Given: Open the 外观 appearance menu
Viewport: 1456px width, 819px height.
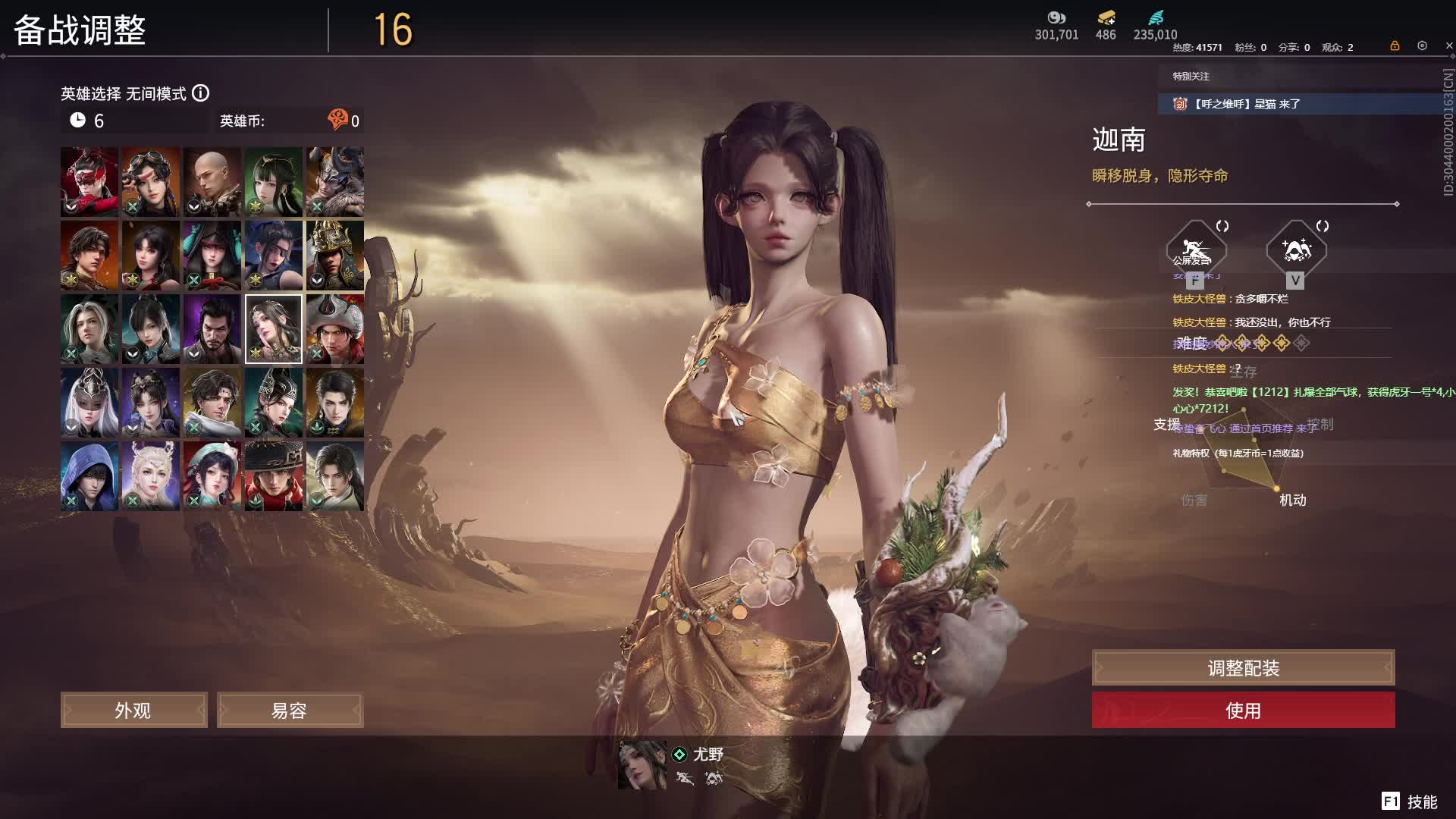Looking at the screenshot, I should point(133,710).
